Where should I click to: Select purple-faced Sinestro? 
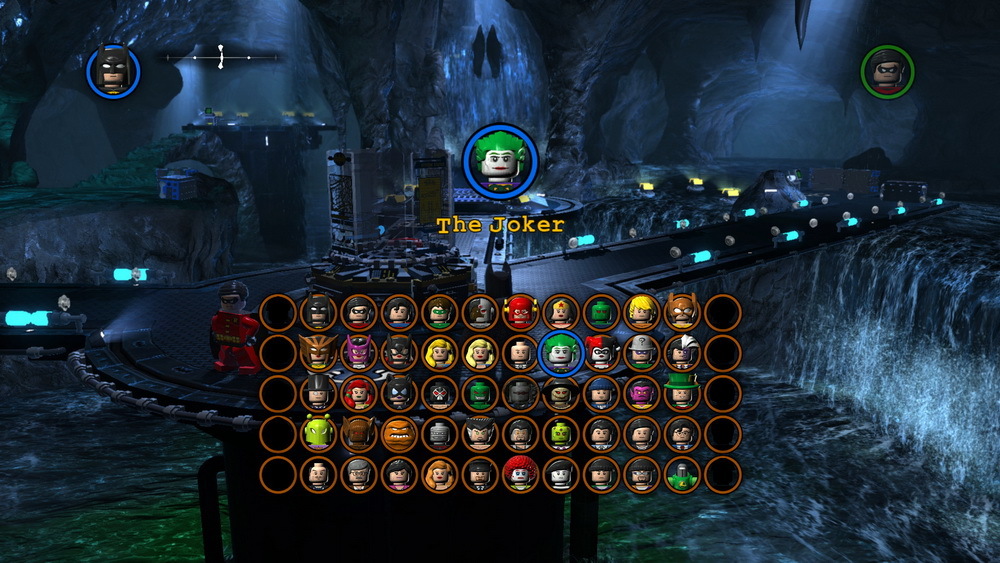coord(641,393)
